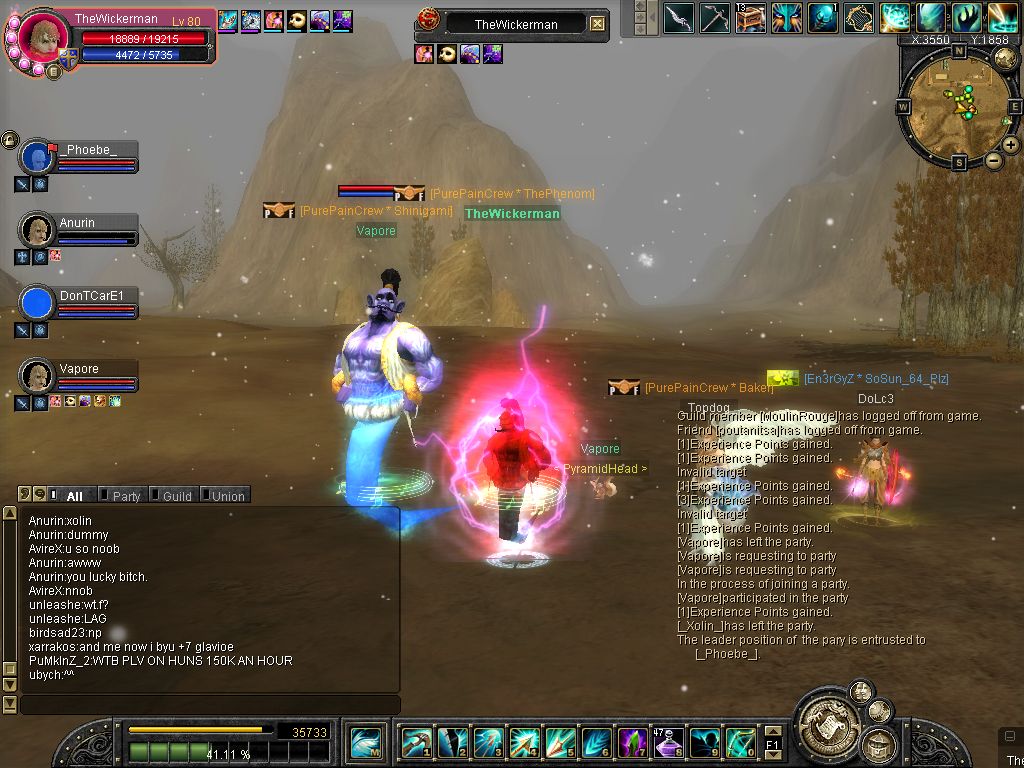The width and height of the screenshot is (1024, 768).
Task: Switch to the Party chat tab
Action: click(126, 496)
